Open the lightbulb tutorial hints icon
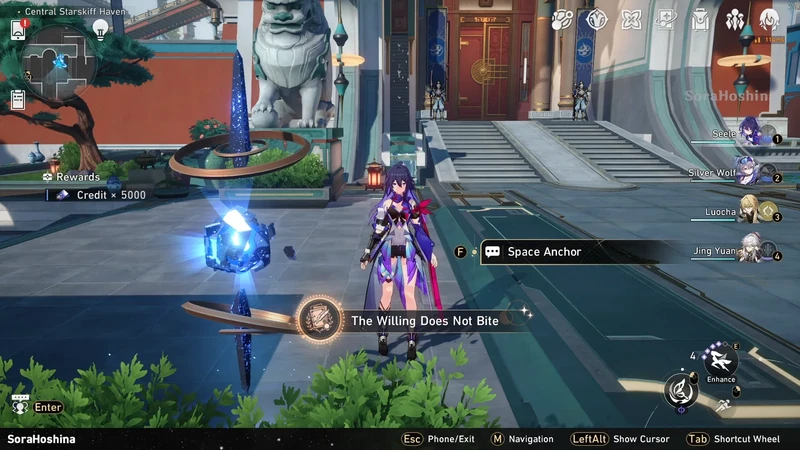 tap(100, 29)
